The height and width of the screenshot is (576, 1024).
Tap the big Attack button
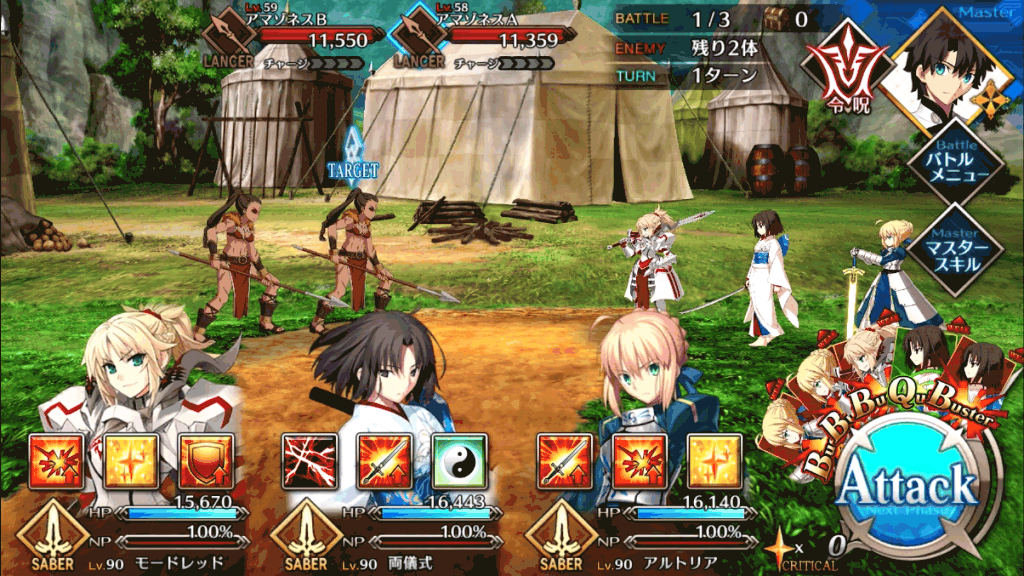click(906, 488)
